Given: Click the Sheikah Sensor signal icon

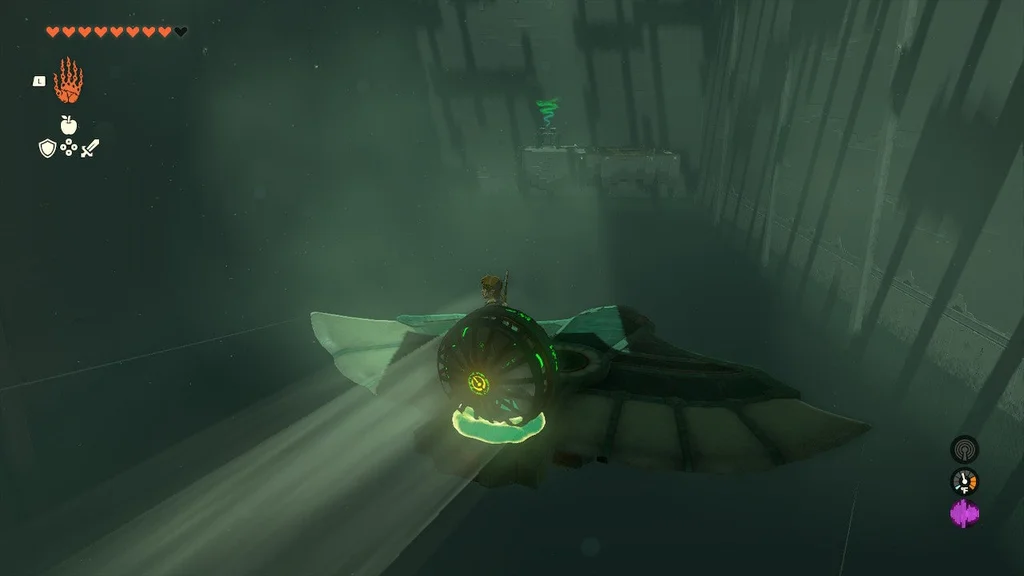Looking at the screenshot, I should pos(964,449).
